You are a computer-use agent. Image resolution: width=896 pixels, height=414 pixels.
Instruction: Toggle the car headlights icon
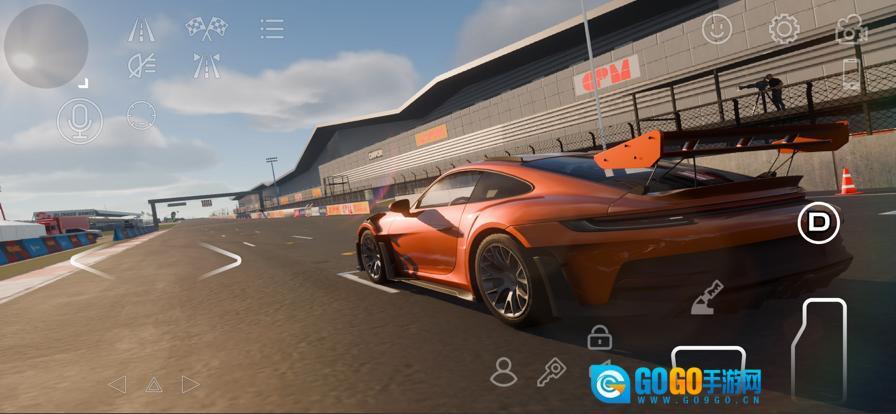(141, 66)
